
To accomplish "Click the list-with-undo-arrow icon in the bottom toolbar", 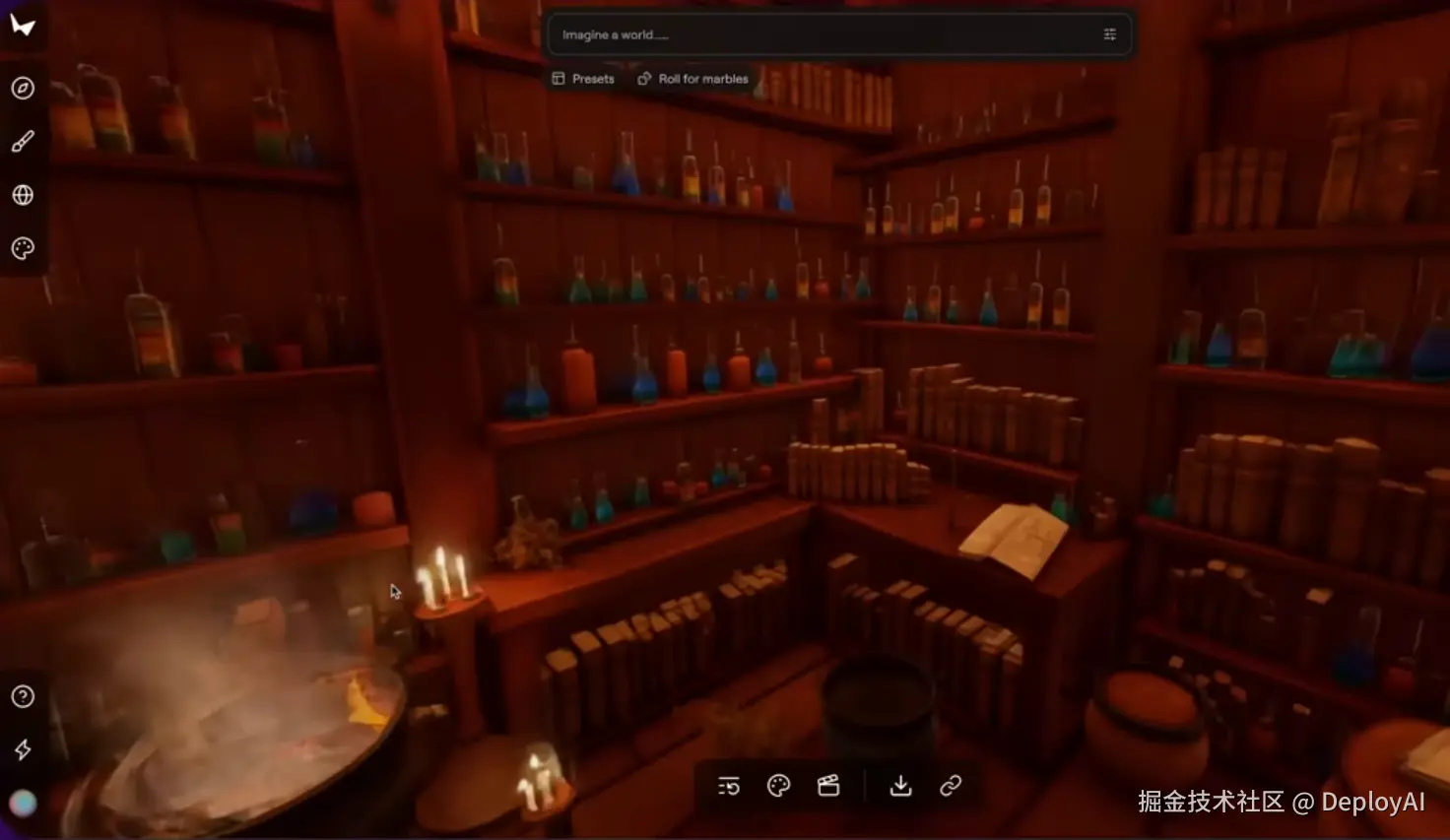I will click(x=729, y=786).
